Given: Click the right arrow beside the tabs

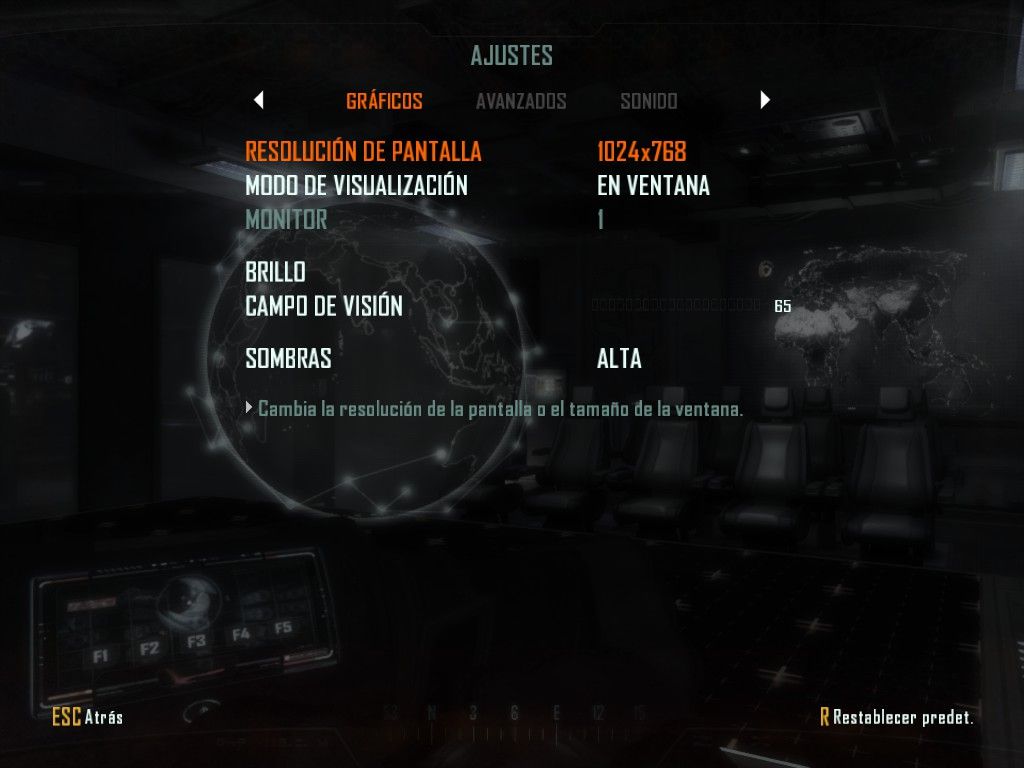Looking at the screenshot, I should click(765, 100).
